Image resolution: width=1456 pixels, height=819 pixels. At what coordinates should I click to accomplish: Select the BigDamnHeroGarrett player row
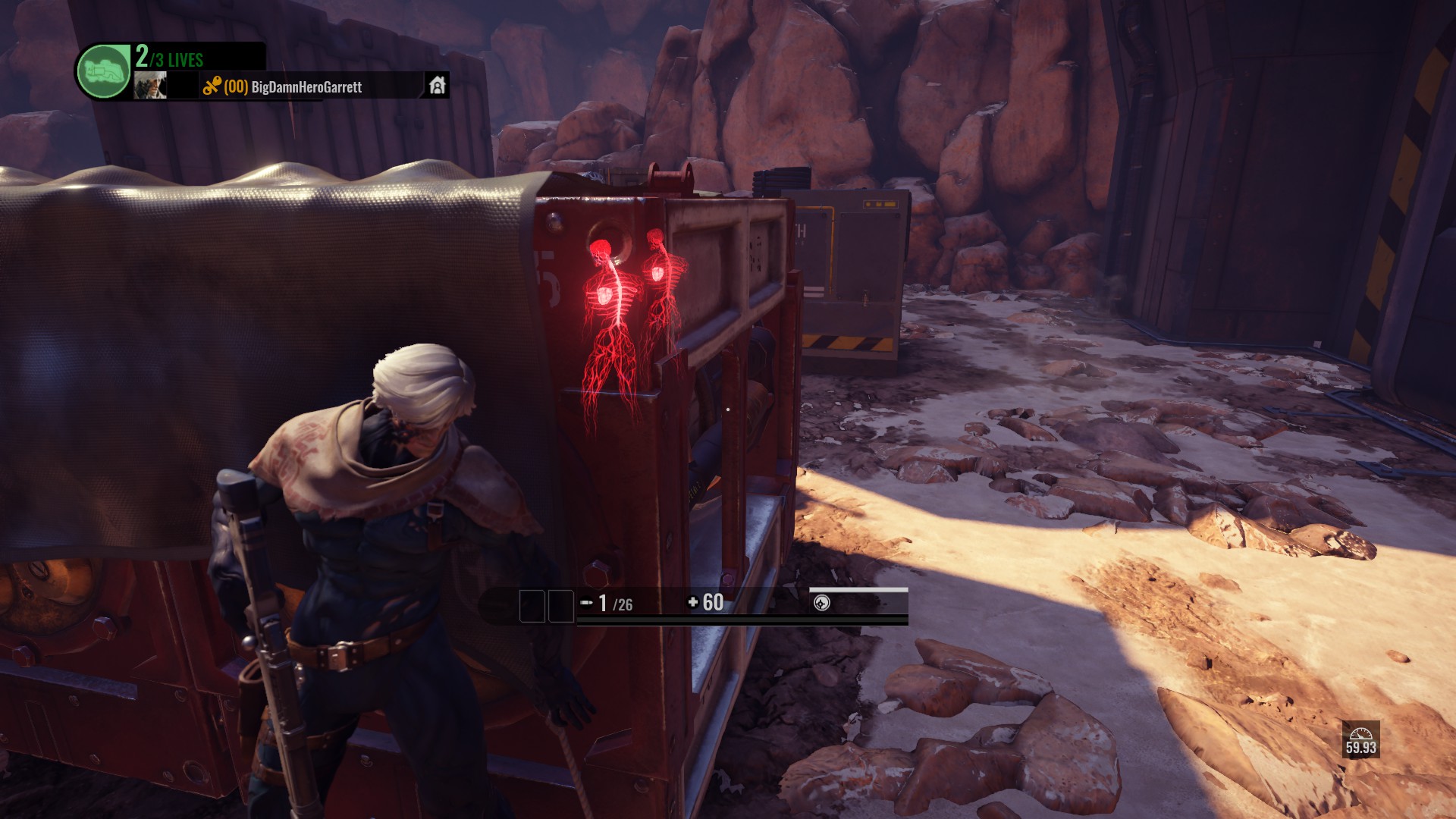(306, 87)
